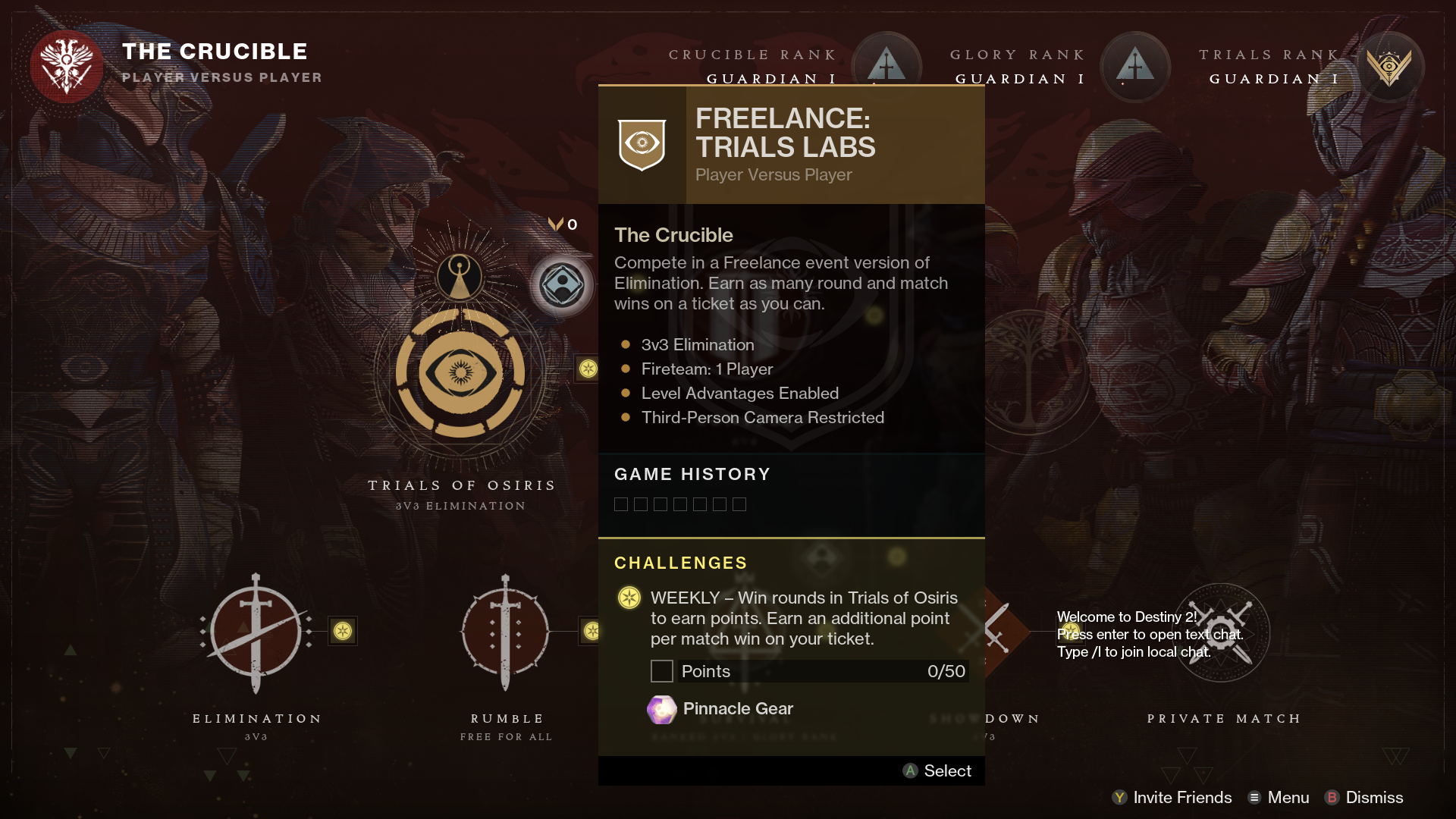Choose the Elimination 3v3 playlist
This screenshot has height=819, width=1456.
pos(256,632)
